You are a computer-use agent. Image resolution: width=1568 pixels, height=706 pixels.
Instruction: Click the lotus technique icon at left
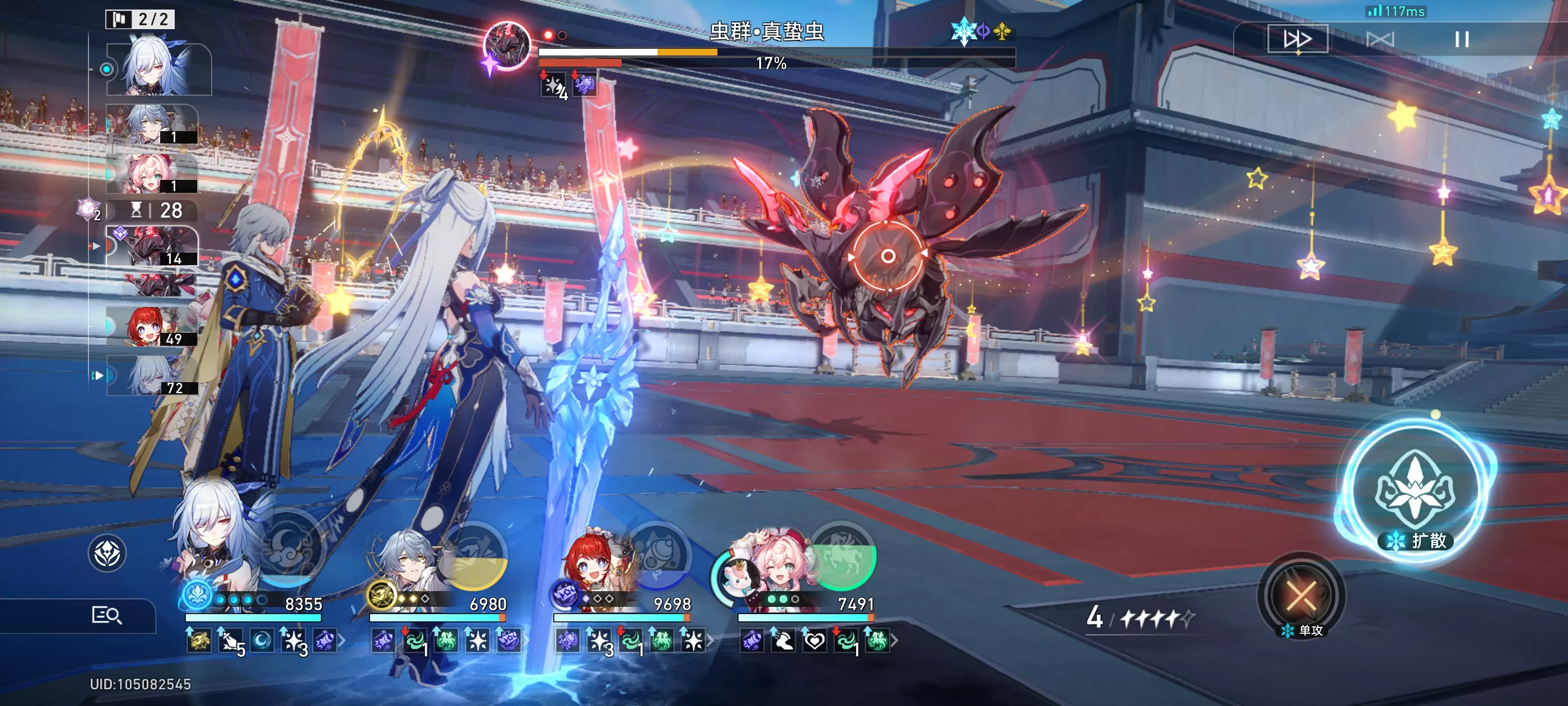click(107, 553)
